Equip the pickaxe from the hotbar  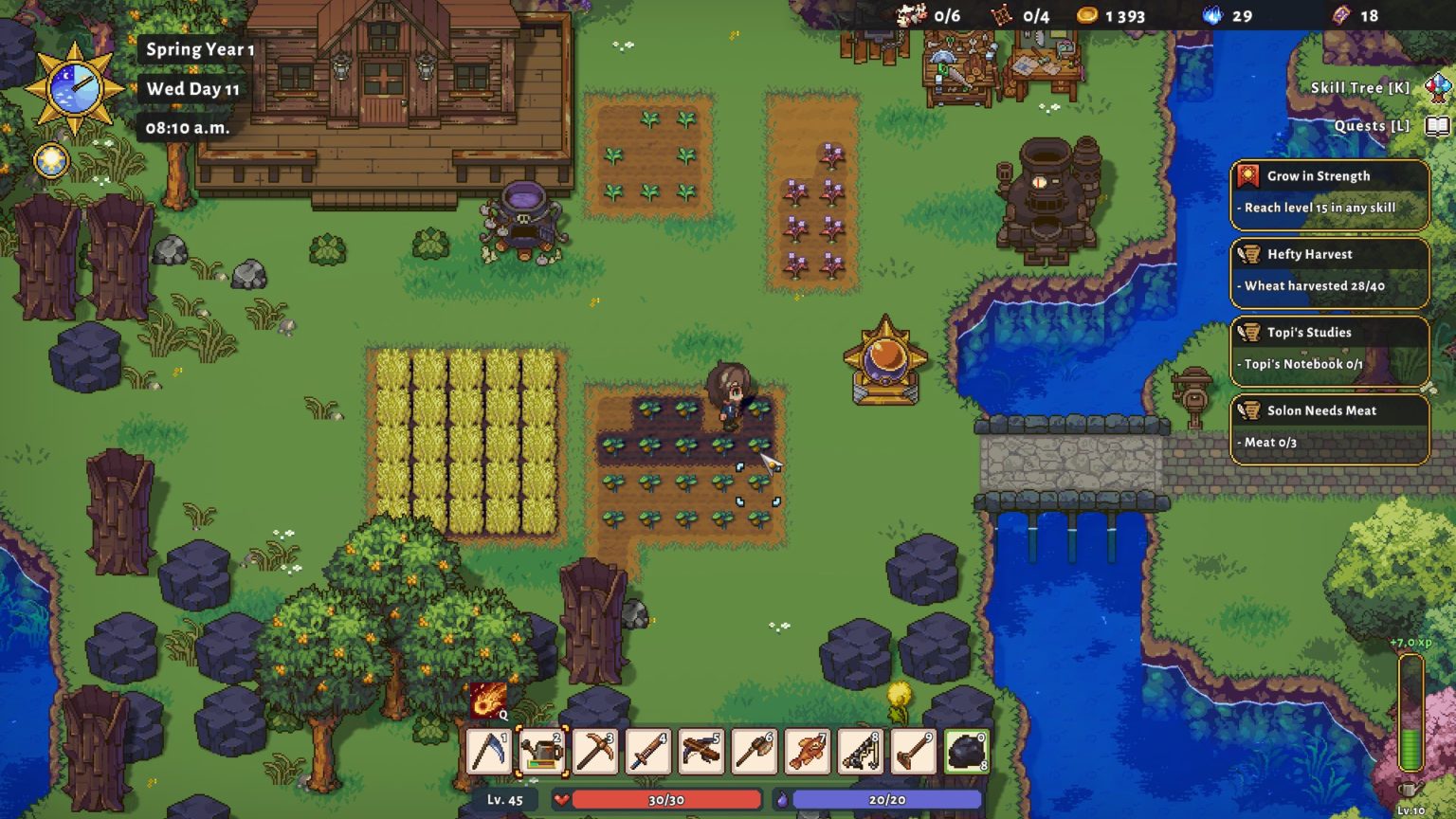595,752
